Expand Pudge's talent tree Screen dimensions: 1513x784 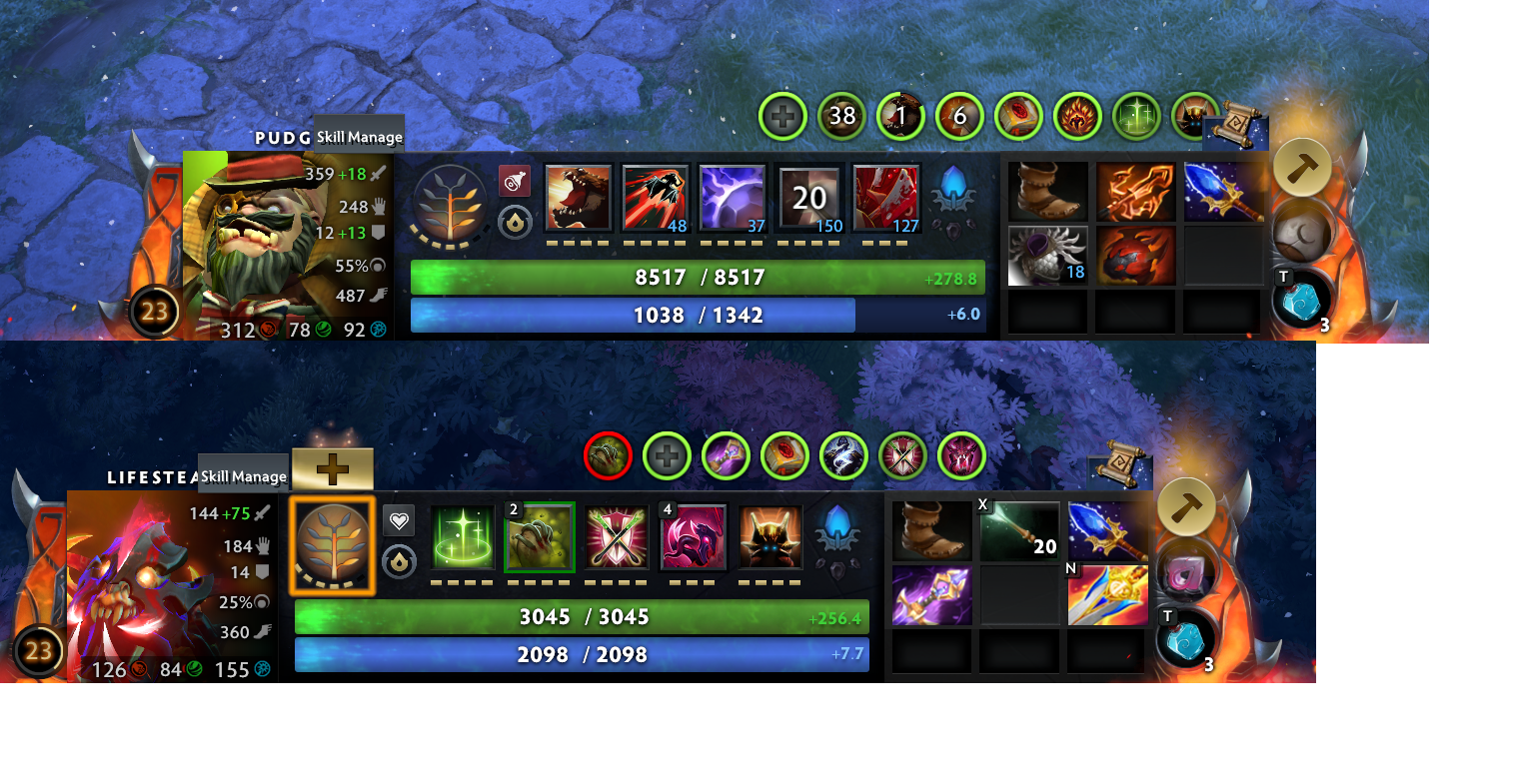point(449,204)
